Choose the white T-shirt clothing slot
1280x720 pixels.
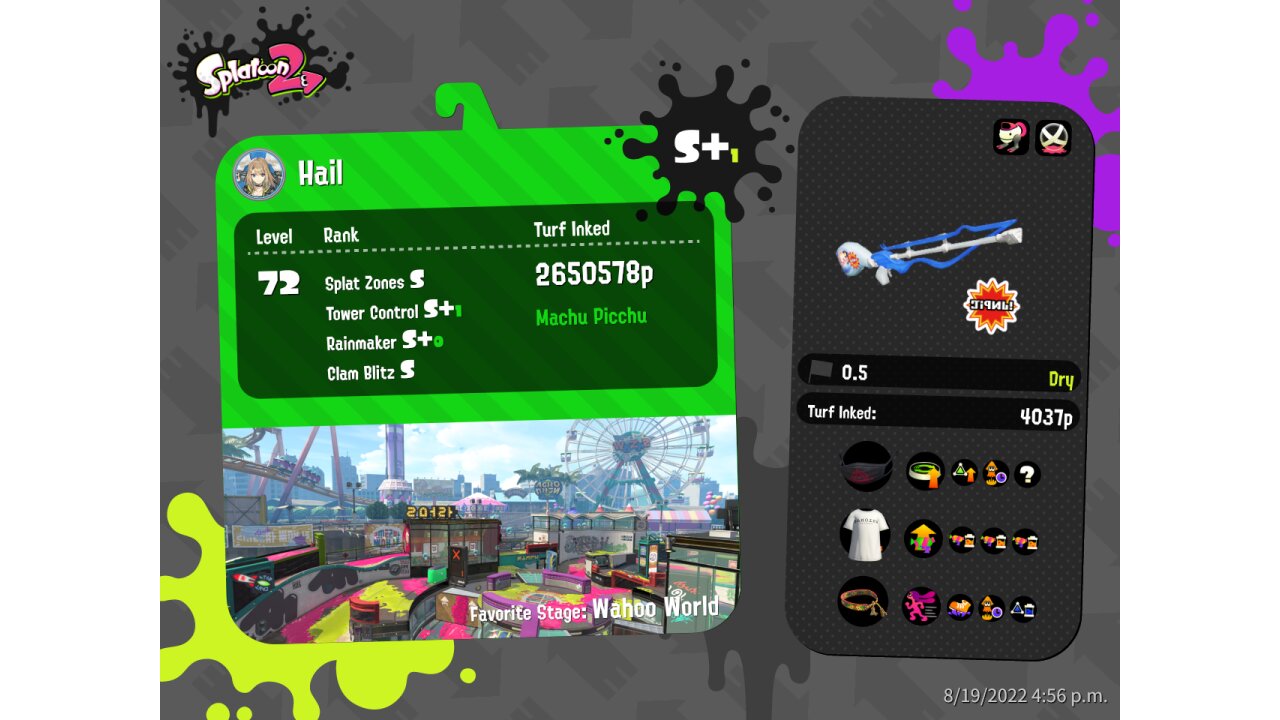click(x=865, y=535)
